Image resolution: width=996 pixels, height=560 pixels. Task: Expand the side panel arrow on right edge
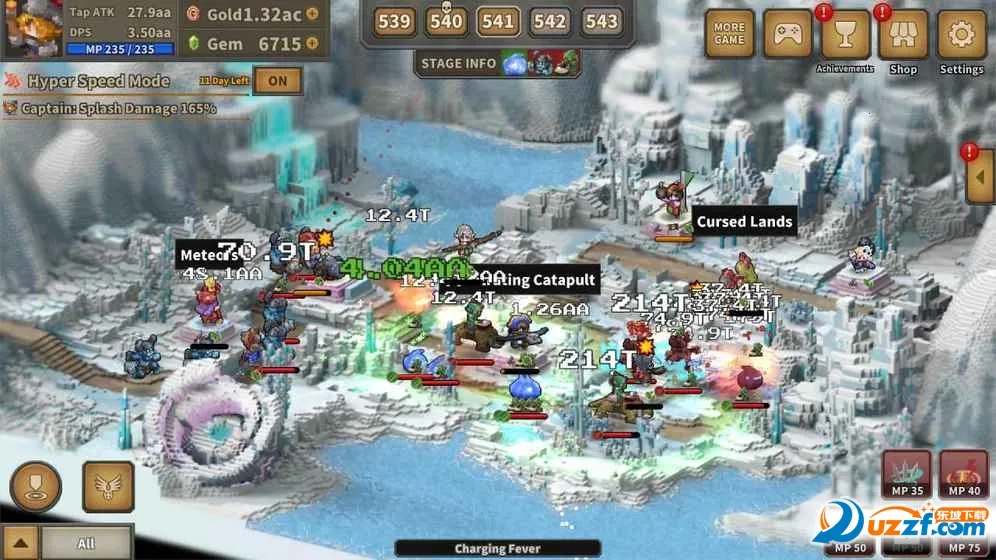pyautogui.click(x=980, y=177)
